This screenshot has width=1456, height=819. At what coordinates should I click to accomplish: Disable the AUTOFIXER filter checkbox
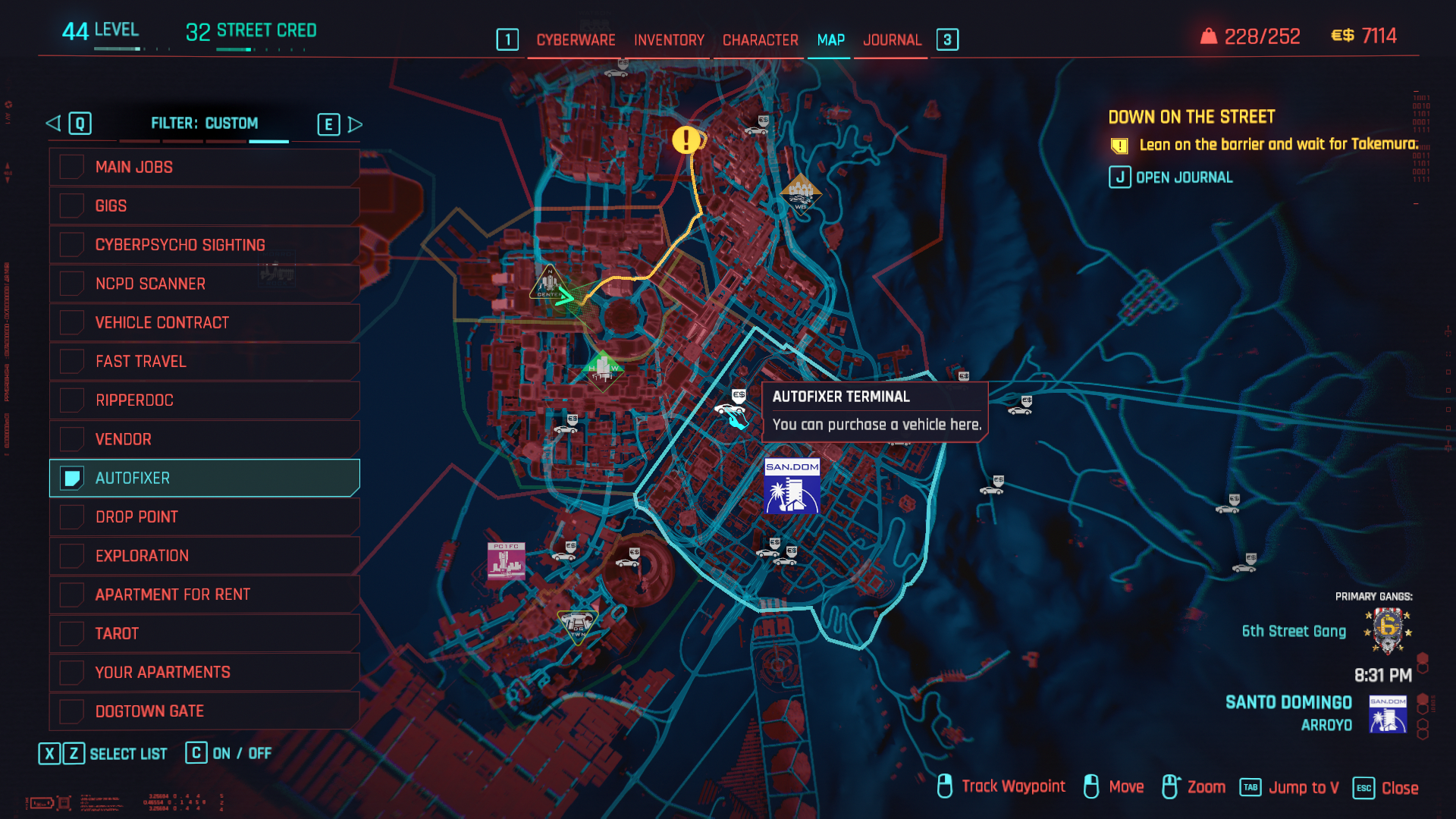[x=72, y=479]
